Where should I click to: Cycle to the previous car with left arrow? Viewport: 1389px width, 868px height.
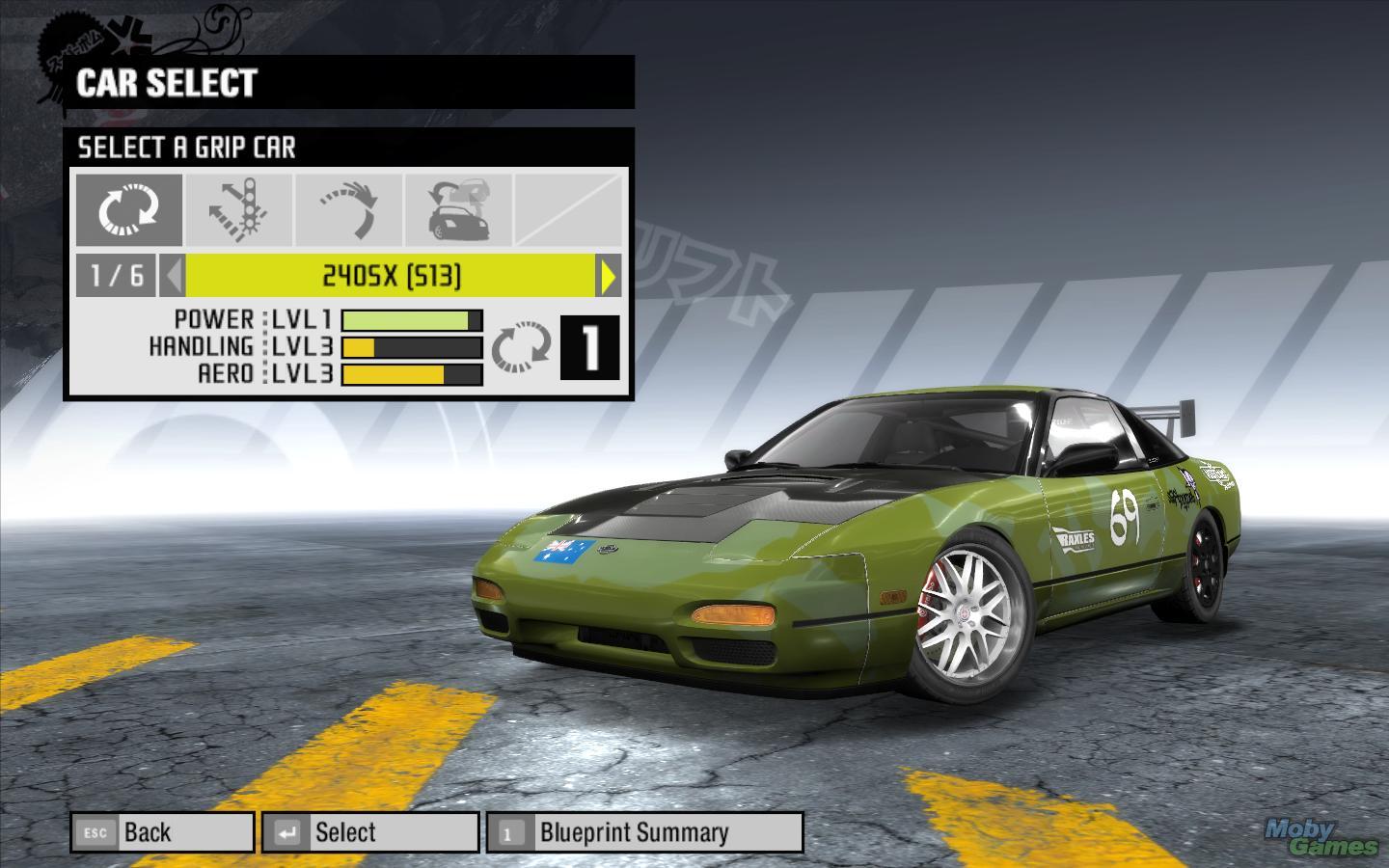(x=173, y=277)
